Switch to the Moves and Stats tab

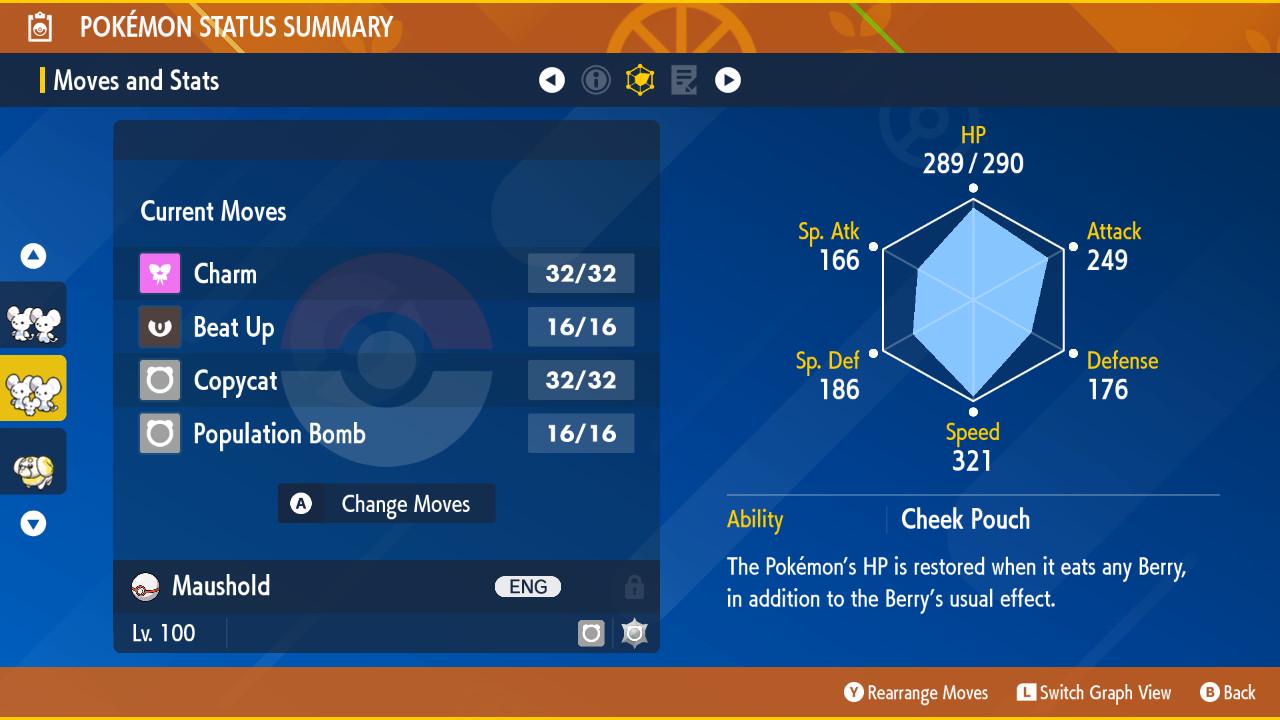point(136,80)
